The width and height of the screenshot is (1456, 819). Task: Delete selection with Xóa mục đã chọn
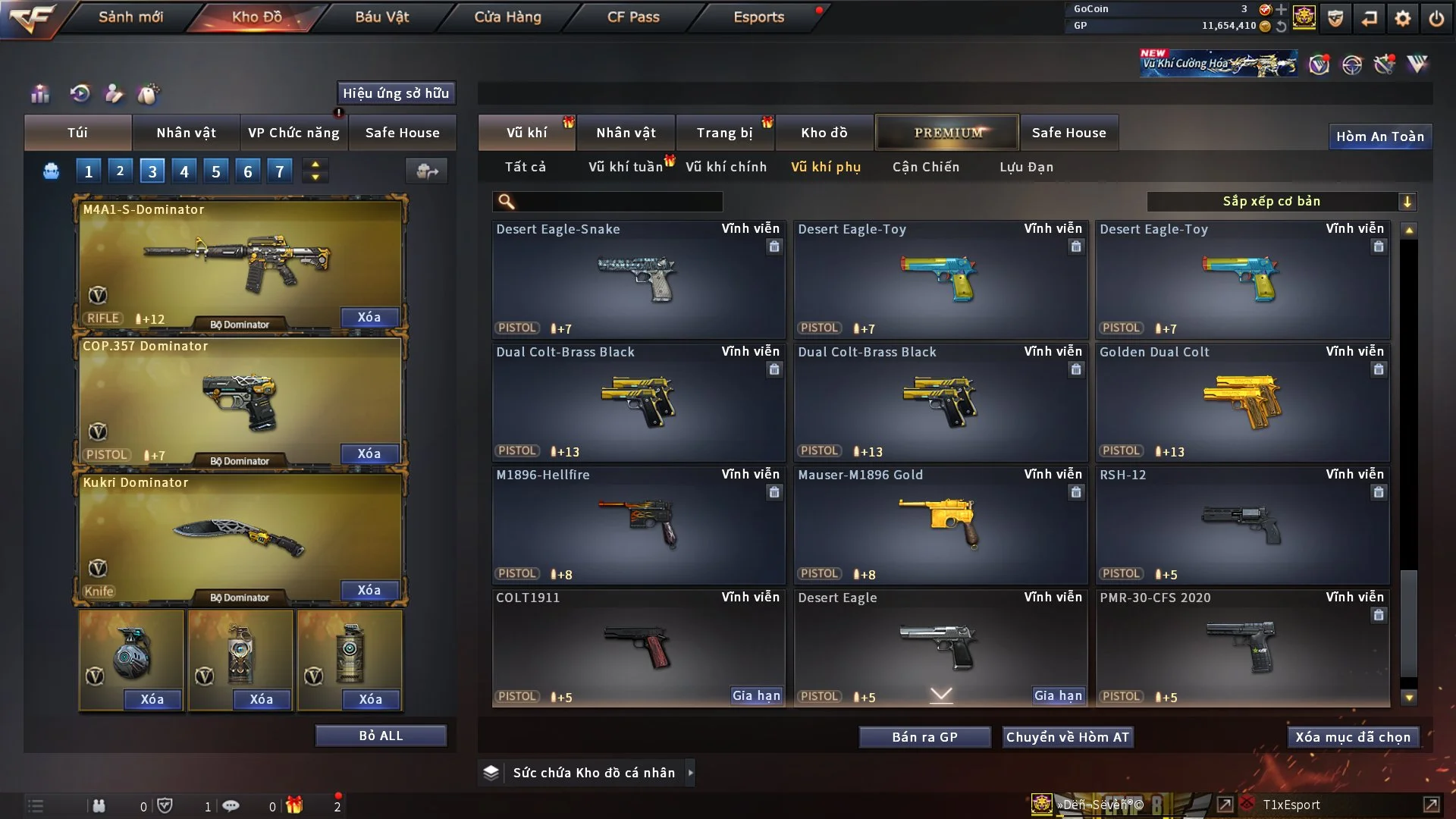click(x=1353, y=737)
